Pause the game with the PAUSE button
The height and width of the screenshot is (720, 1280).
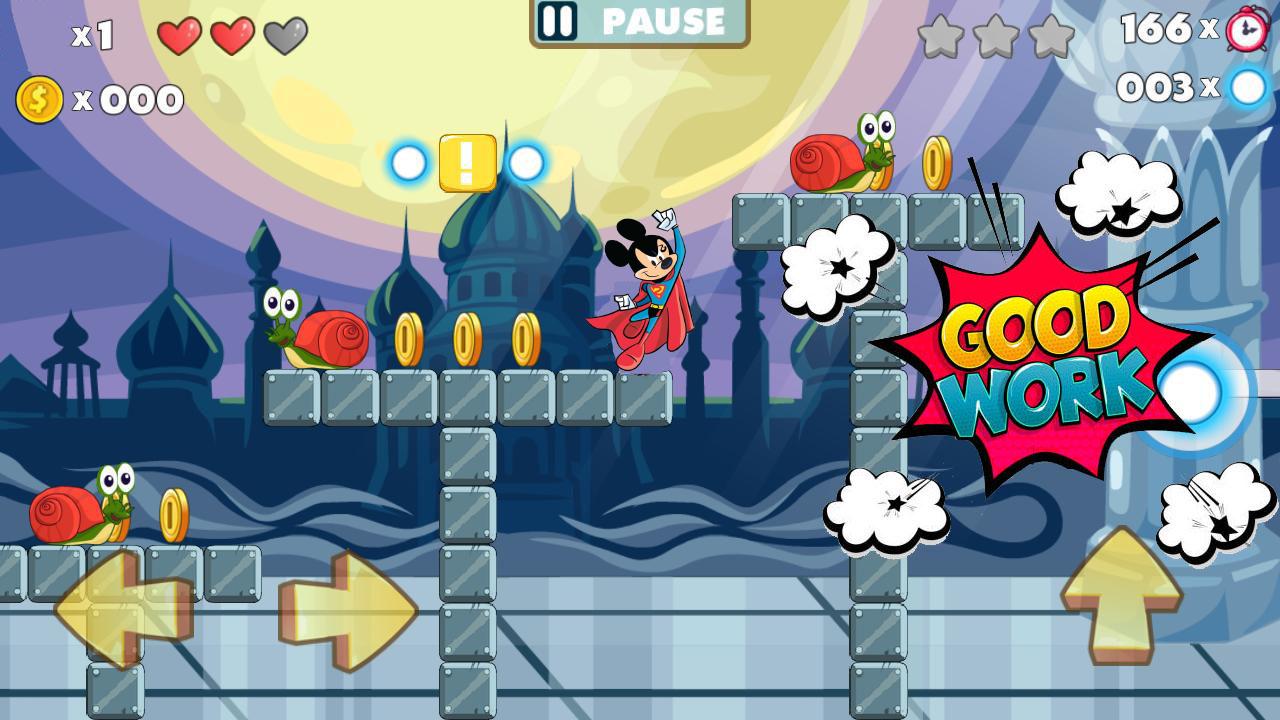coord(640,22)
